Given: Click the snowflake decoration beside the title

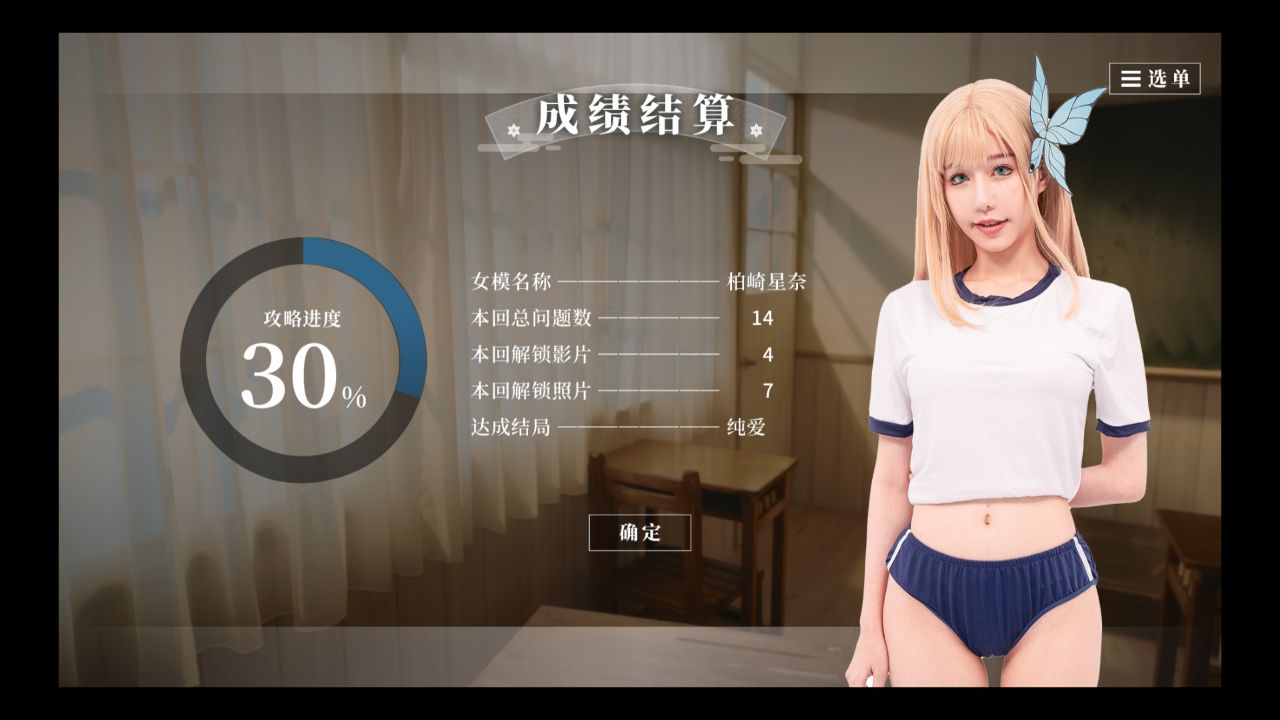Looking at the screenshot, I should tap(512, 130).
